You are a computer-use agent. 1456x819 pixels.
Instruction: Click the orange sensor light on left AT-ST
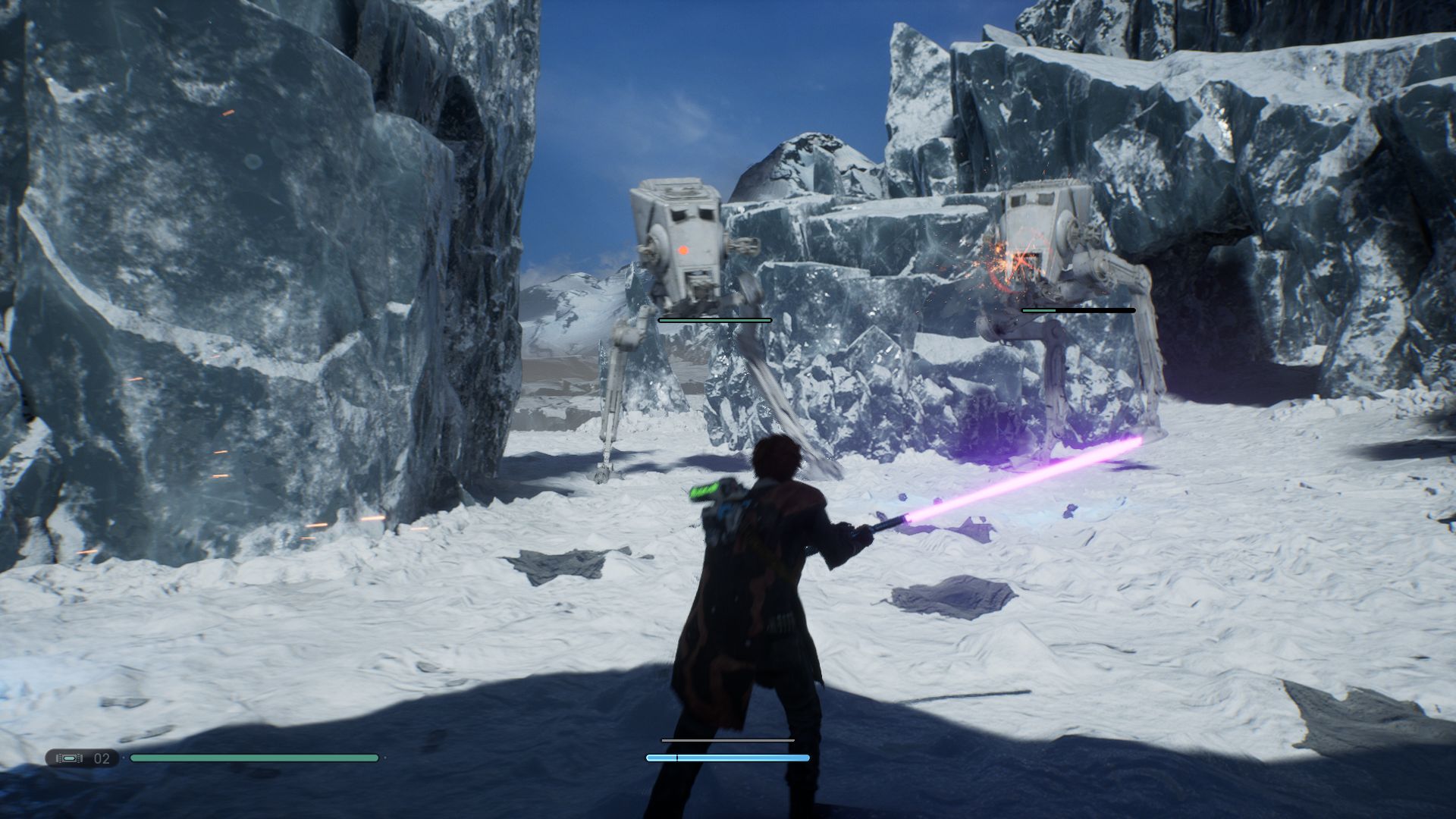[x=685, y=249]
